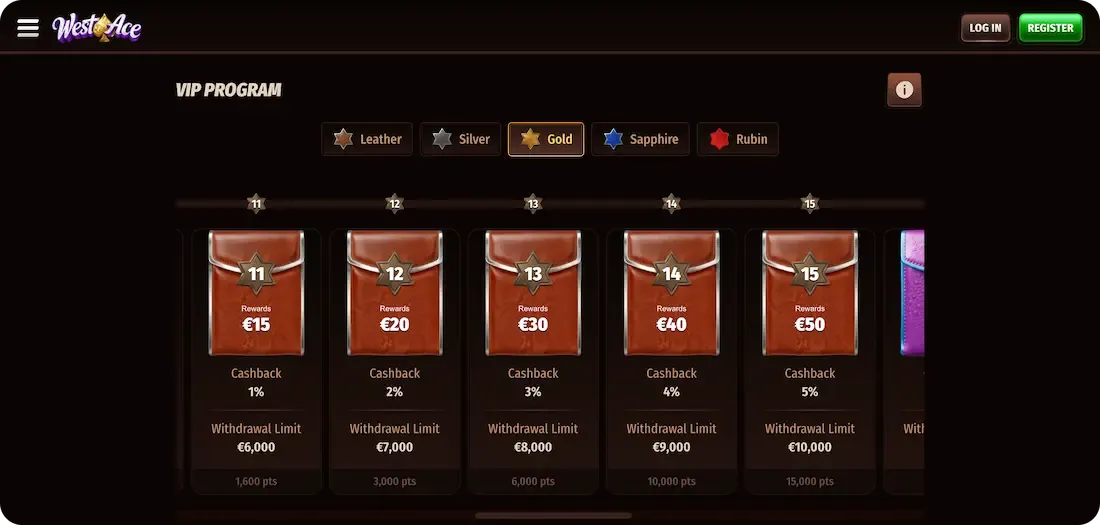Screen dimensions: 1100x525
Task: Select the level 12 reward card
Action: click(x=394, y=293)
